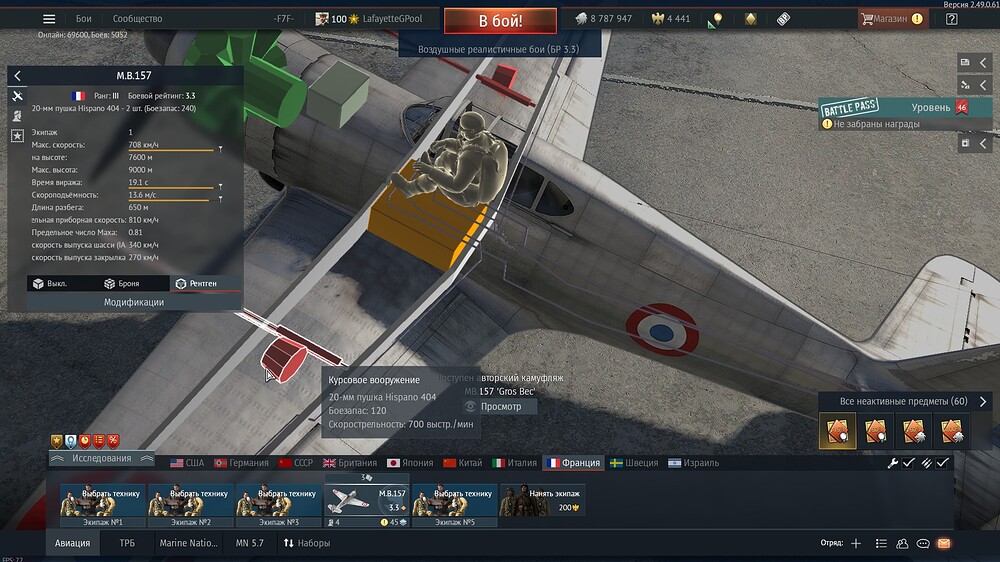The height and width of the screenshot is (562, 1000).
Task: Open the Сообщество menu
Action: click(137, 19)
